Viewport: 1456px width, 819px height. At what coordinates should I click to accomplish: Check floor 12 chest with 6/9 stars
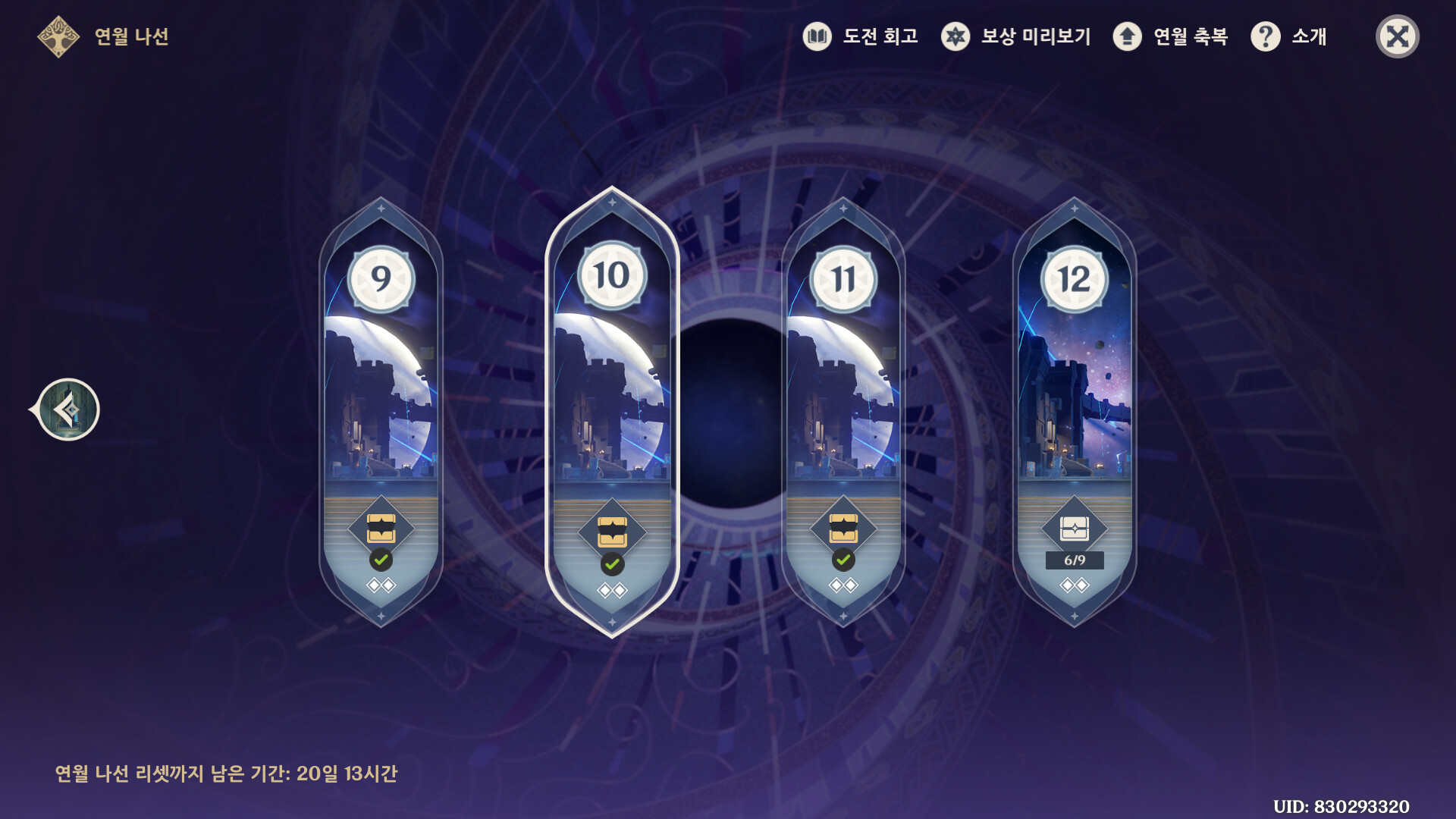pos(1074,529)
